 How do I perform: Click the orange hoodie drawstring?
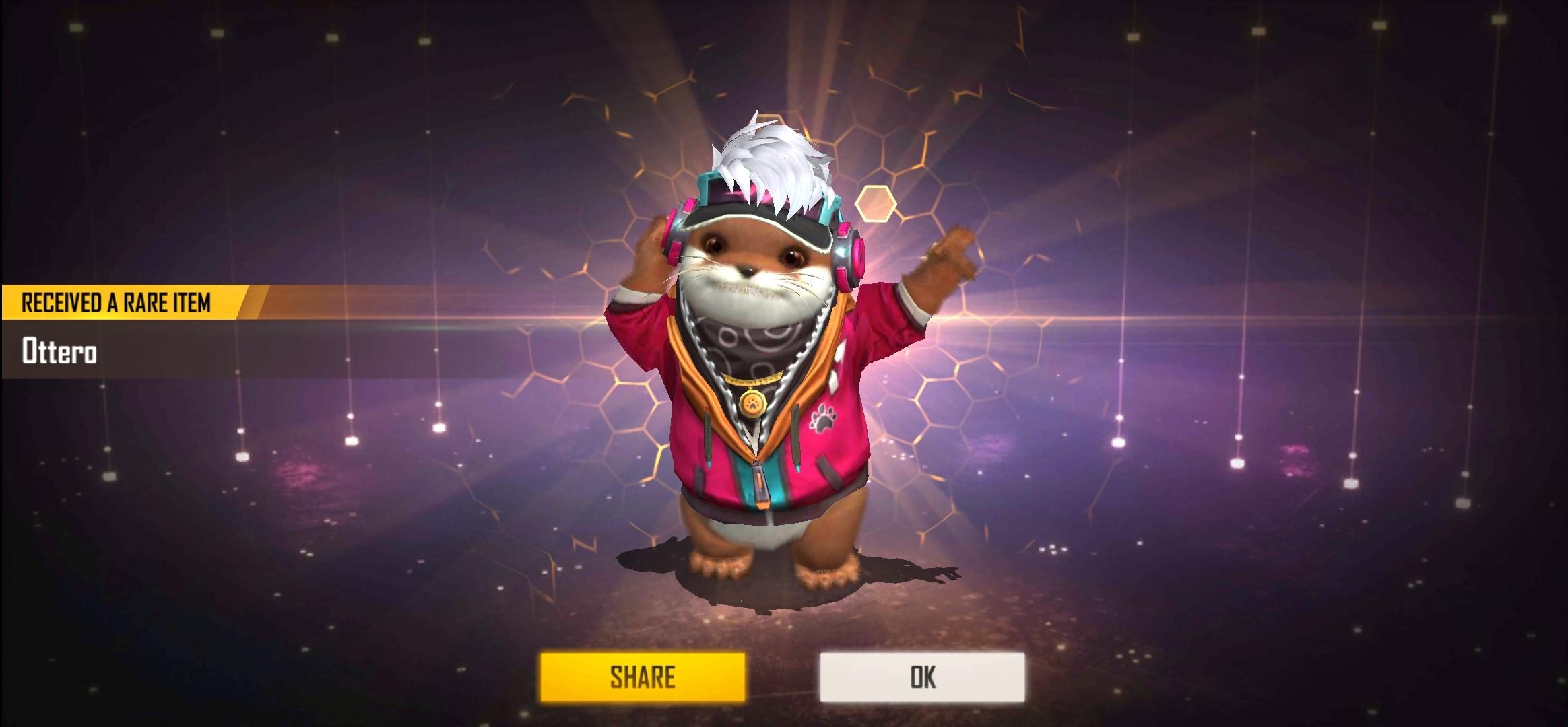pos(707,438)
